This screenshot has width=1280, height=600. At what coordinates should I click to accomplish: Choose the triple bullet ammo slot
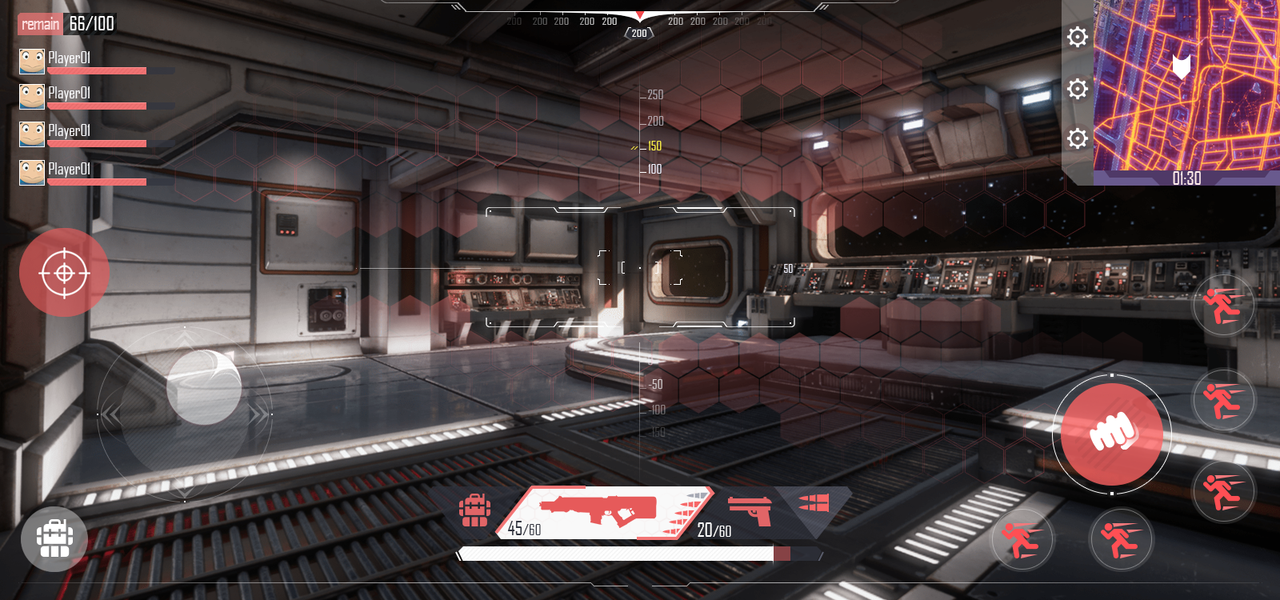click(813, 502)
